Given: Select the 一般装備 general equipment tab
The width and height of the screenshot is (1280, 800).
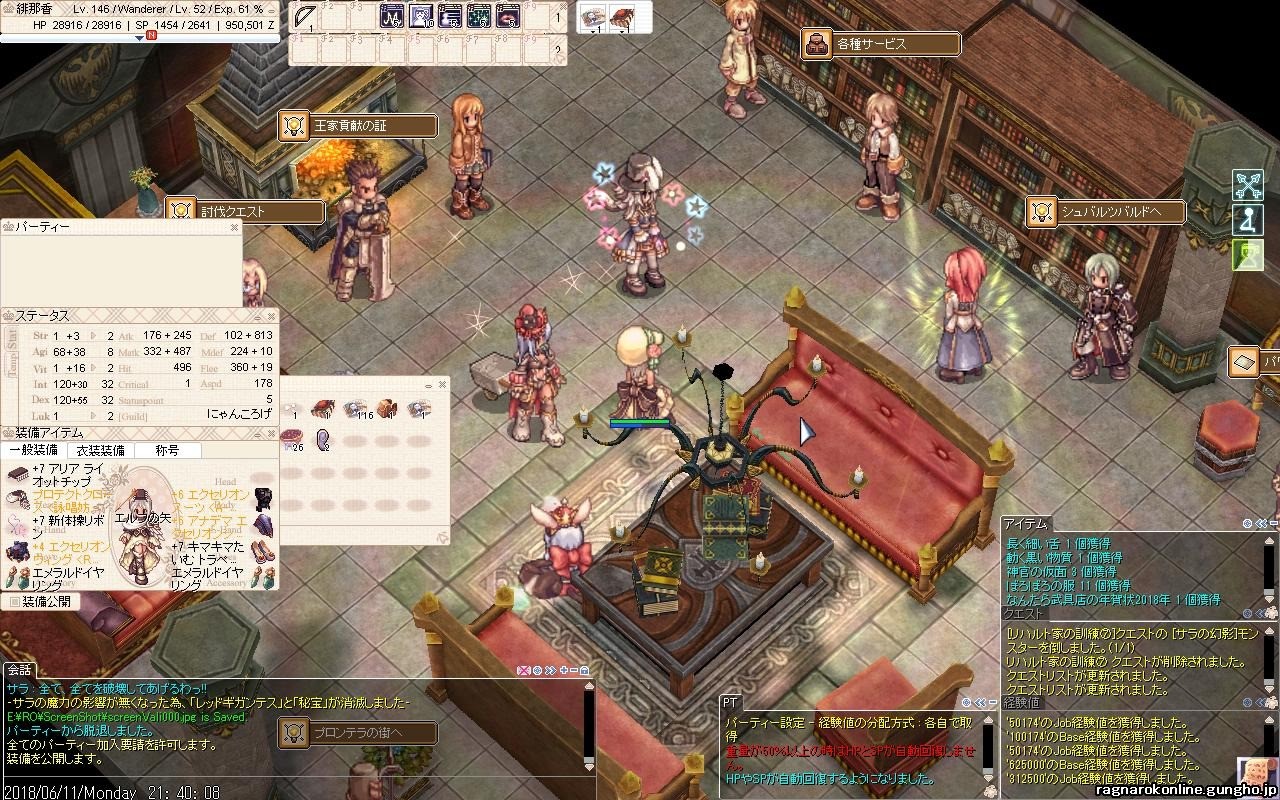Looking at the screenshot, I should click(x=33, y=451).
